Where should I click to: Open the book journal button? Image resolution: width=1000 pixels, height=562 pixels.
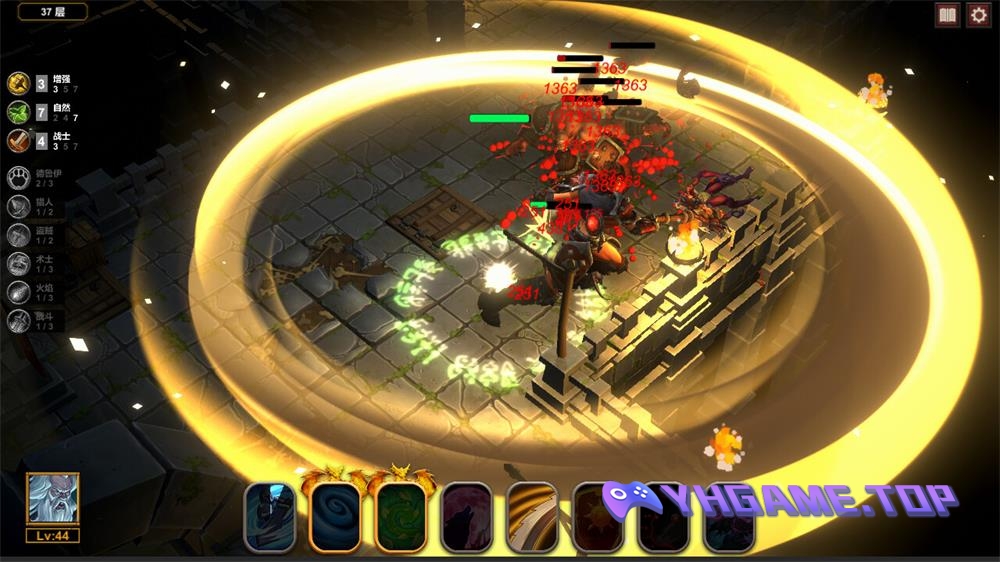946,15
